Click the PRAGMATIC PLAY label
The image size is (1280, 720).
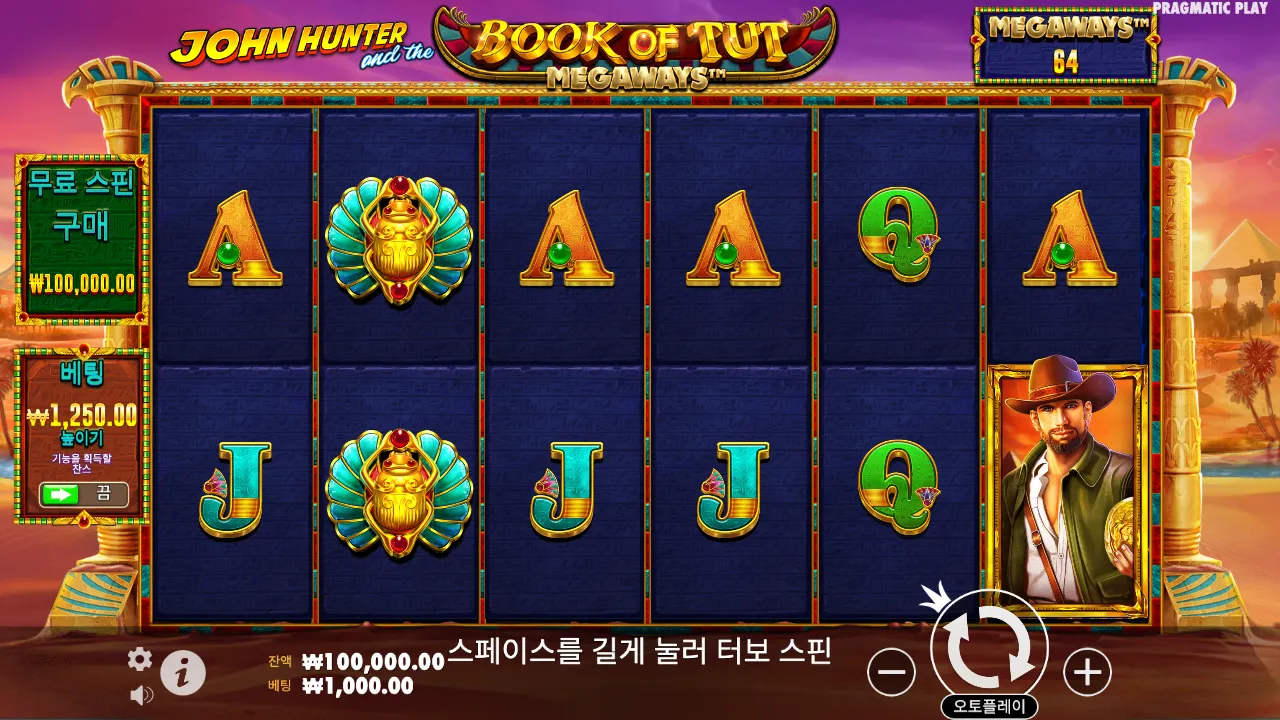click(x=1213, y=9)
